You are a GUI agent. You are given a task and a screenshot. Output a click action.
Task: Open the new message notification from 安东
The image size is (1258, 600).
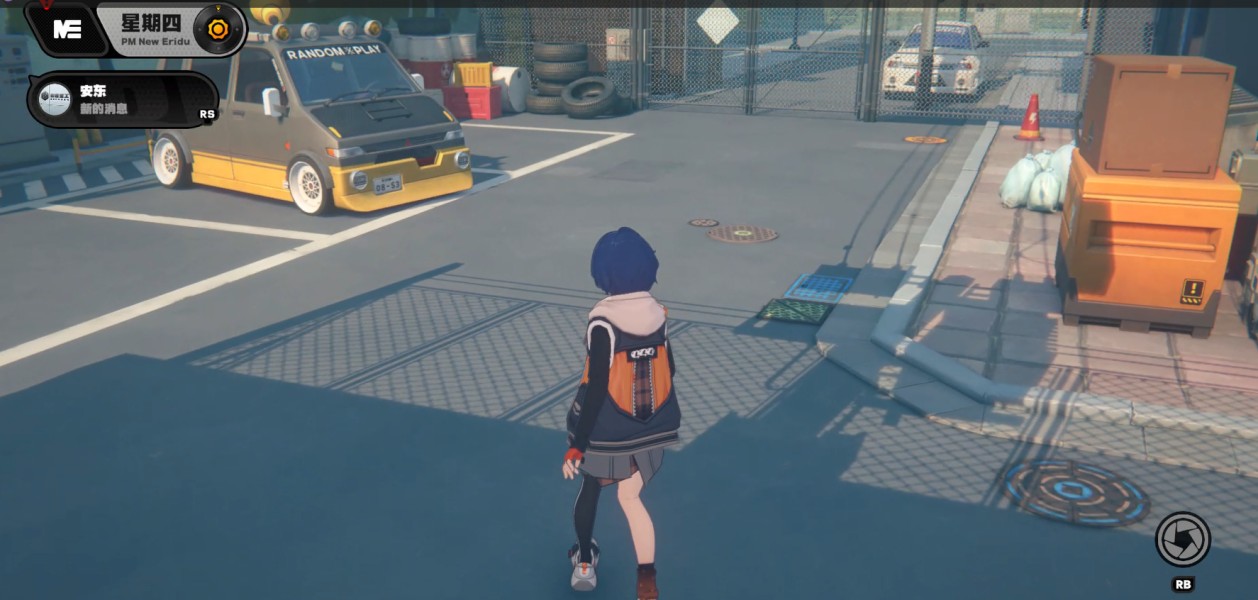click(x=122, y=100)
